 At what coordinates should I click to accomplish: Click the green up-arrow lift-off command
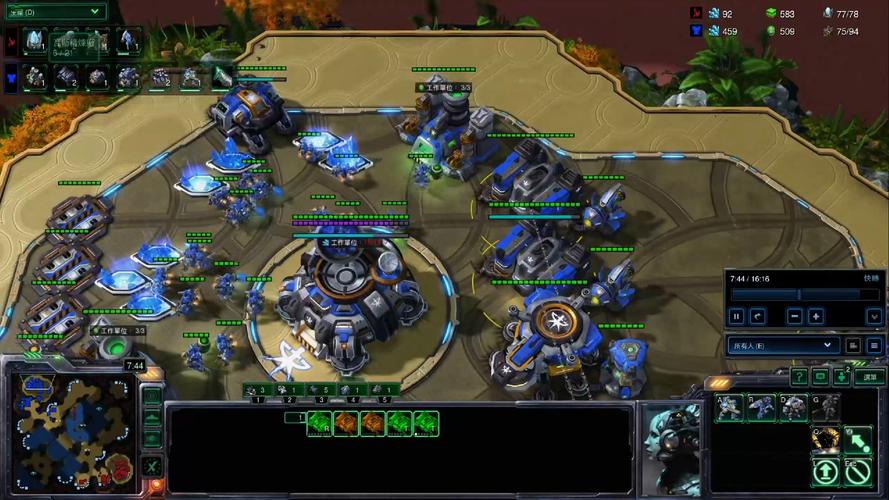click(826, 471)
